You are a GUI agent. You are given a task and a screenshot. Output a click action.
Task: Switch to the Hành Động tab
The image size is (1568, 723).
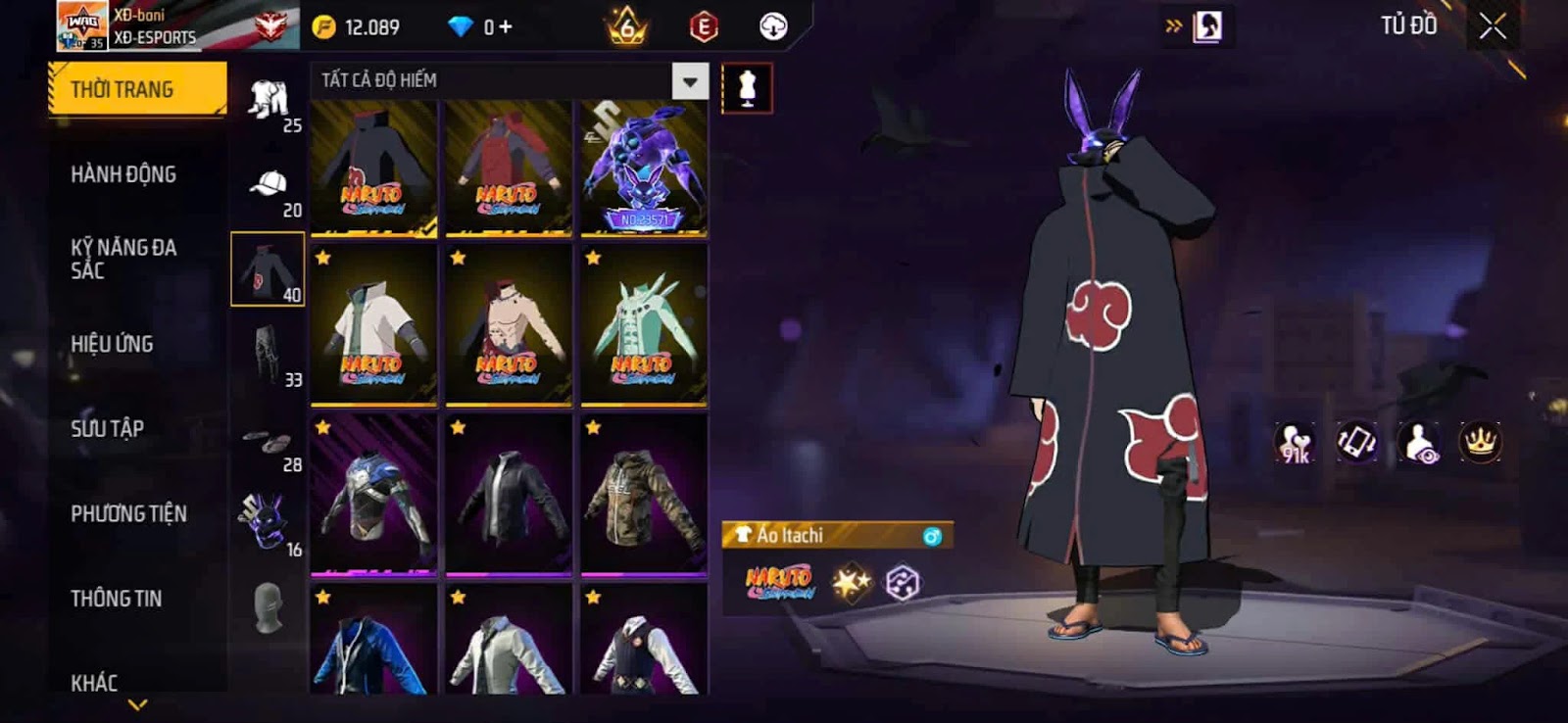123,174
